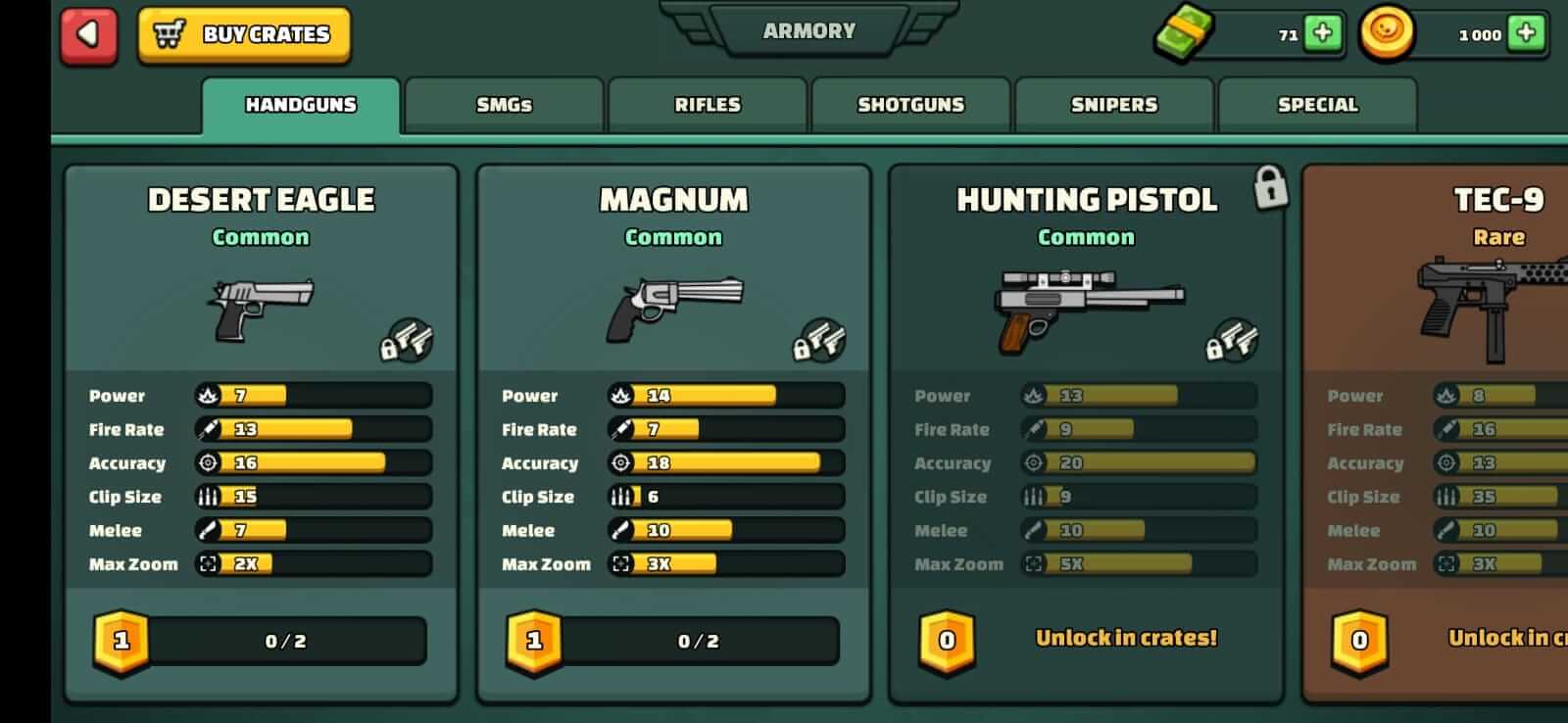
Task: Click Magnum's 0/2 upgrade progress bar
Action: (699, 642)
